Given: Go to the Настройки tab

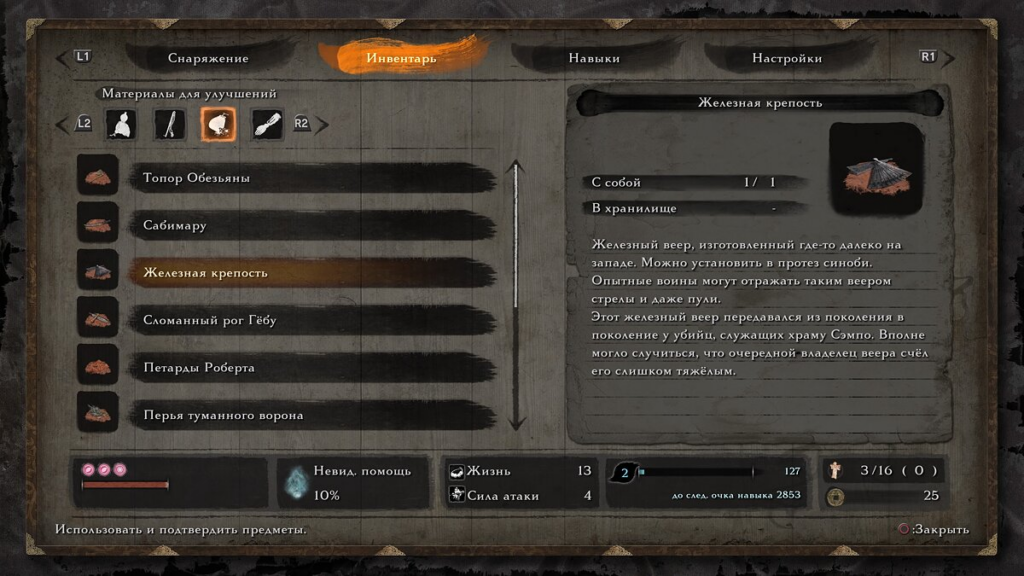Looking at the screenshot, I should (787, 58).
